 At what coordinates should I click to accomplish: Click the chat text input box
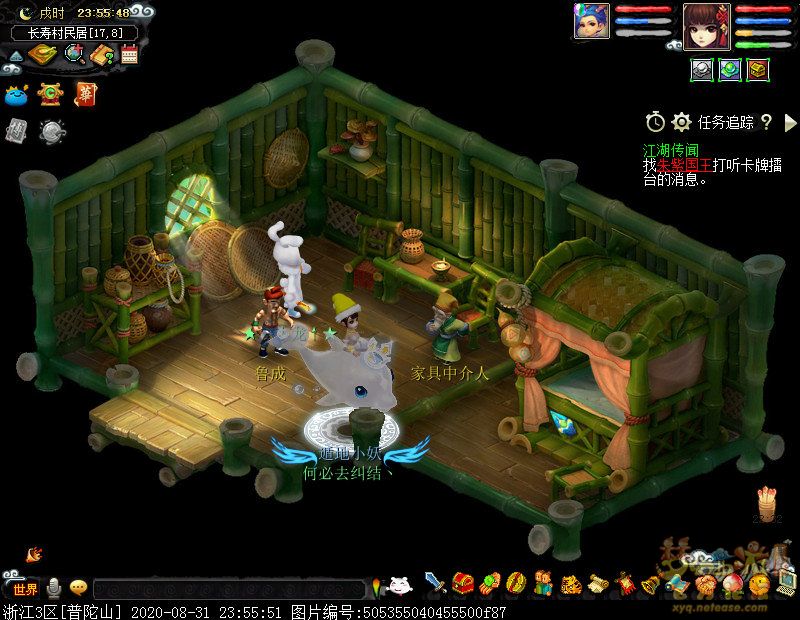pos(228,590)
